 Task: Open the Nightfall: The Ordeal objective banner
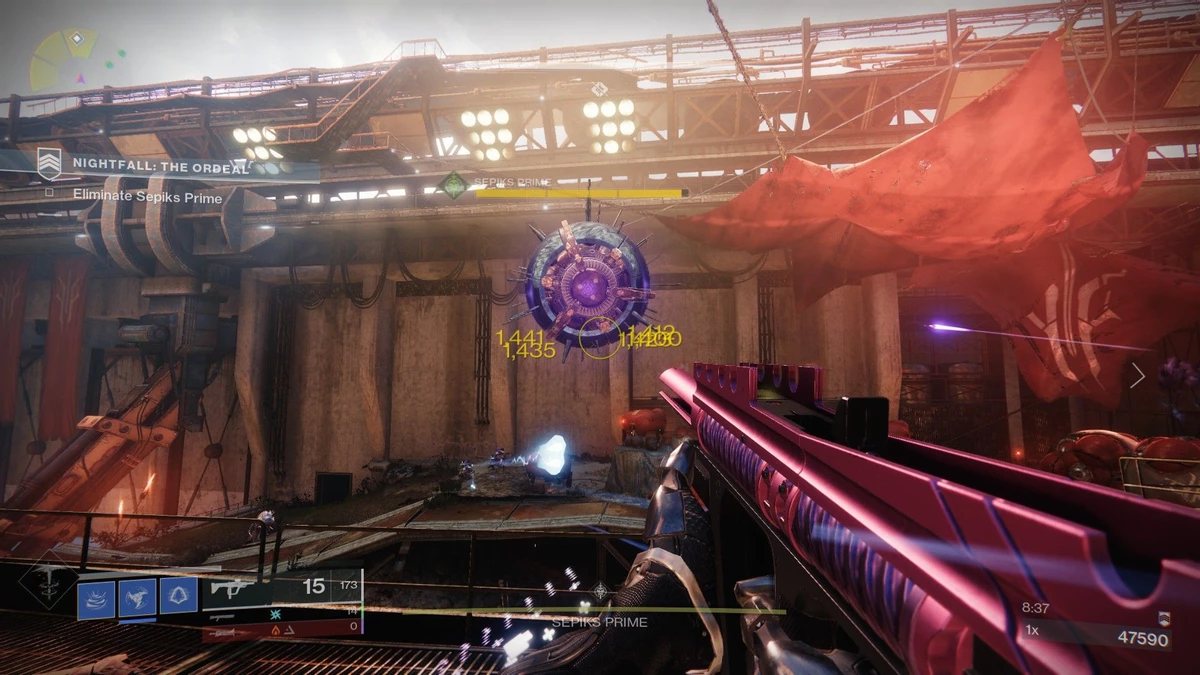click(160, 167)
